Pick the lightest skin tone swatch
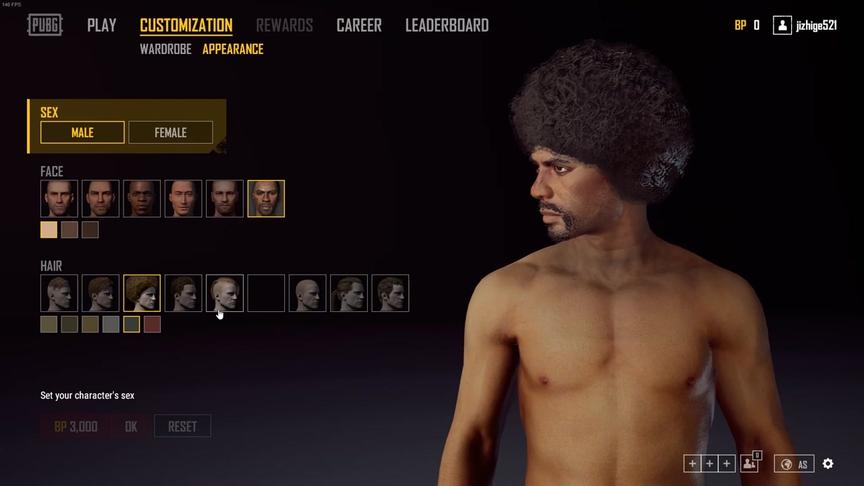864x486 pixels. (48, 230)
